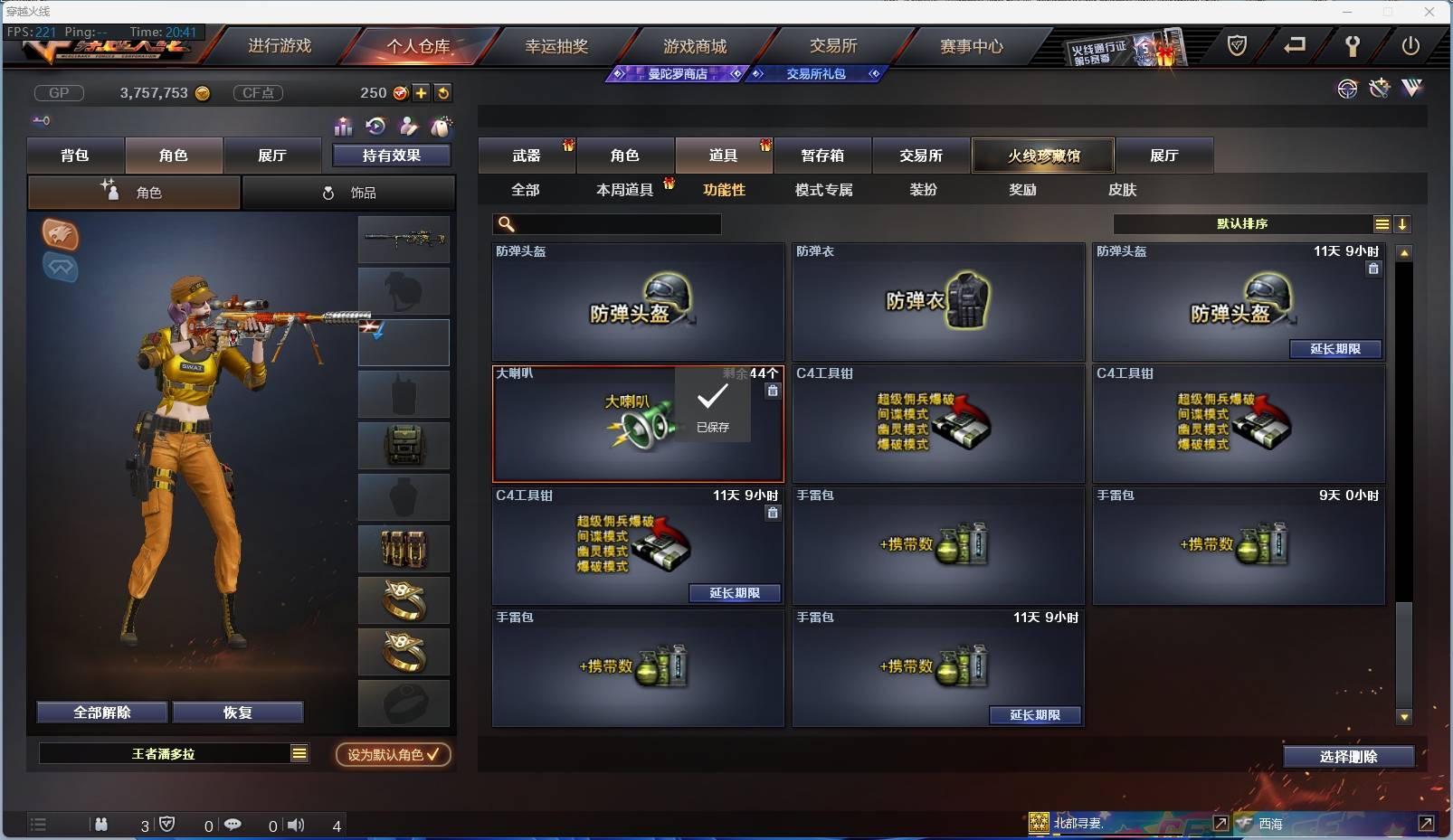Image resolution: width=1453 pixels, height=840 pixels.
Task: Click the chat message bubble icon at bottom
Action: 233,825
